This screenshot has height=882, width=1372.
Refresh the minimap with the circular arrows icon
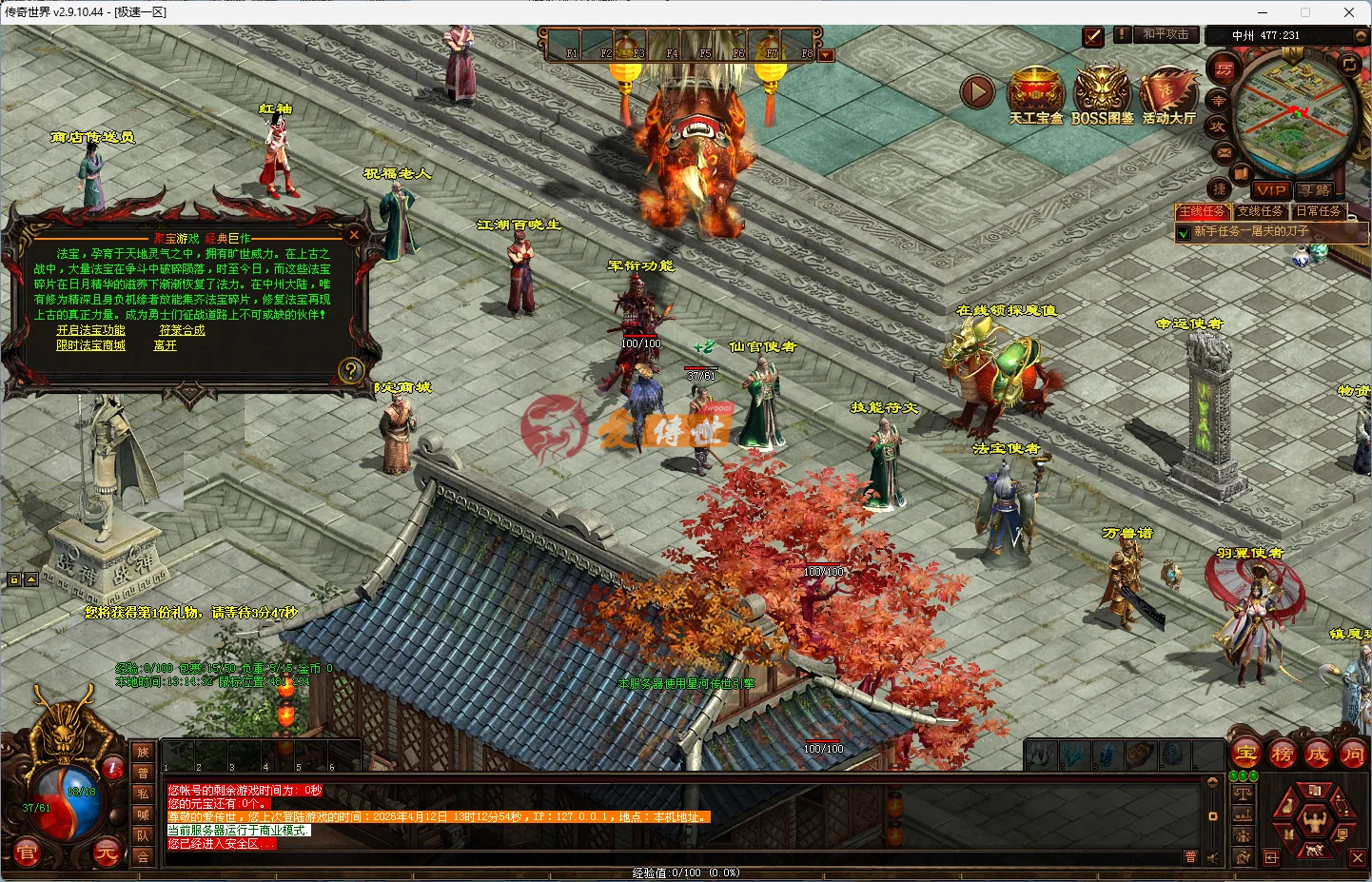[1350, 64]
